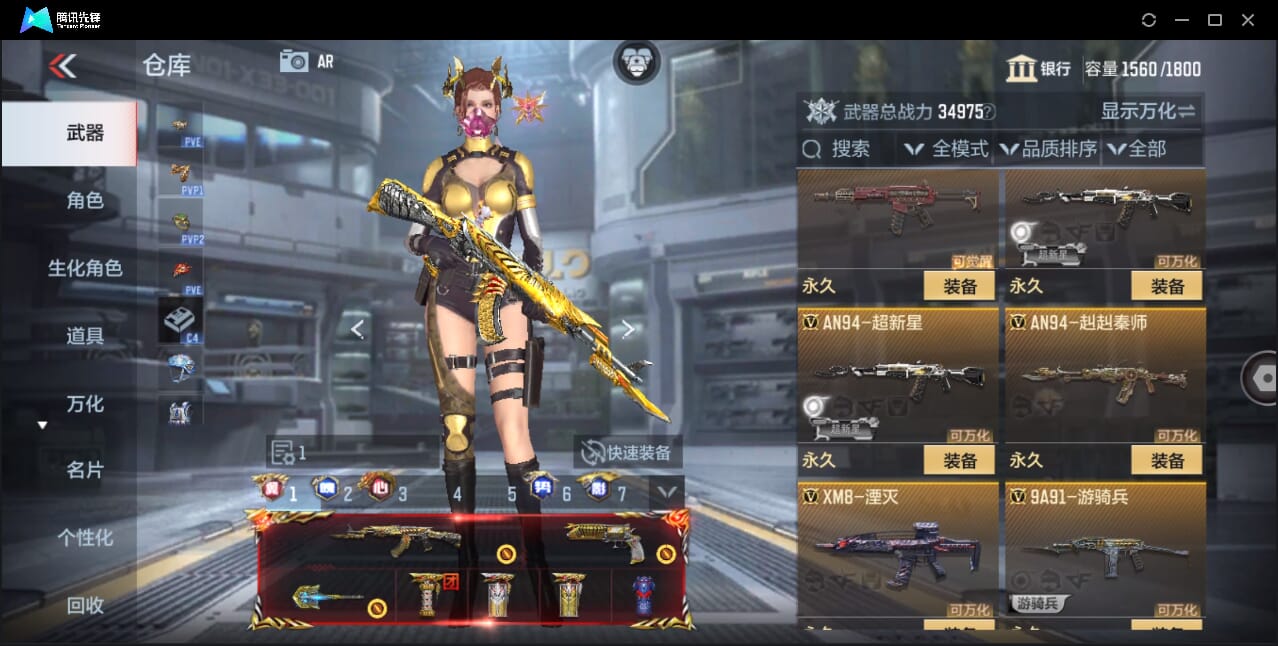Open the 个性化 tab

coord(85,538)
